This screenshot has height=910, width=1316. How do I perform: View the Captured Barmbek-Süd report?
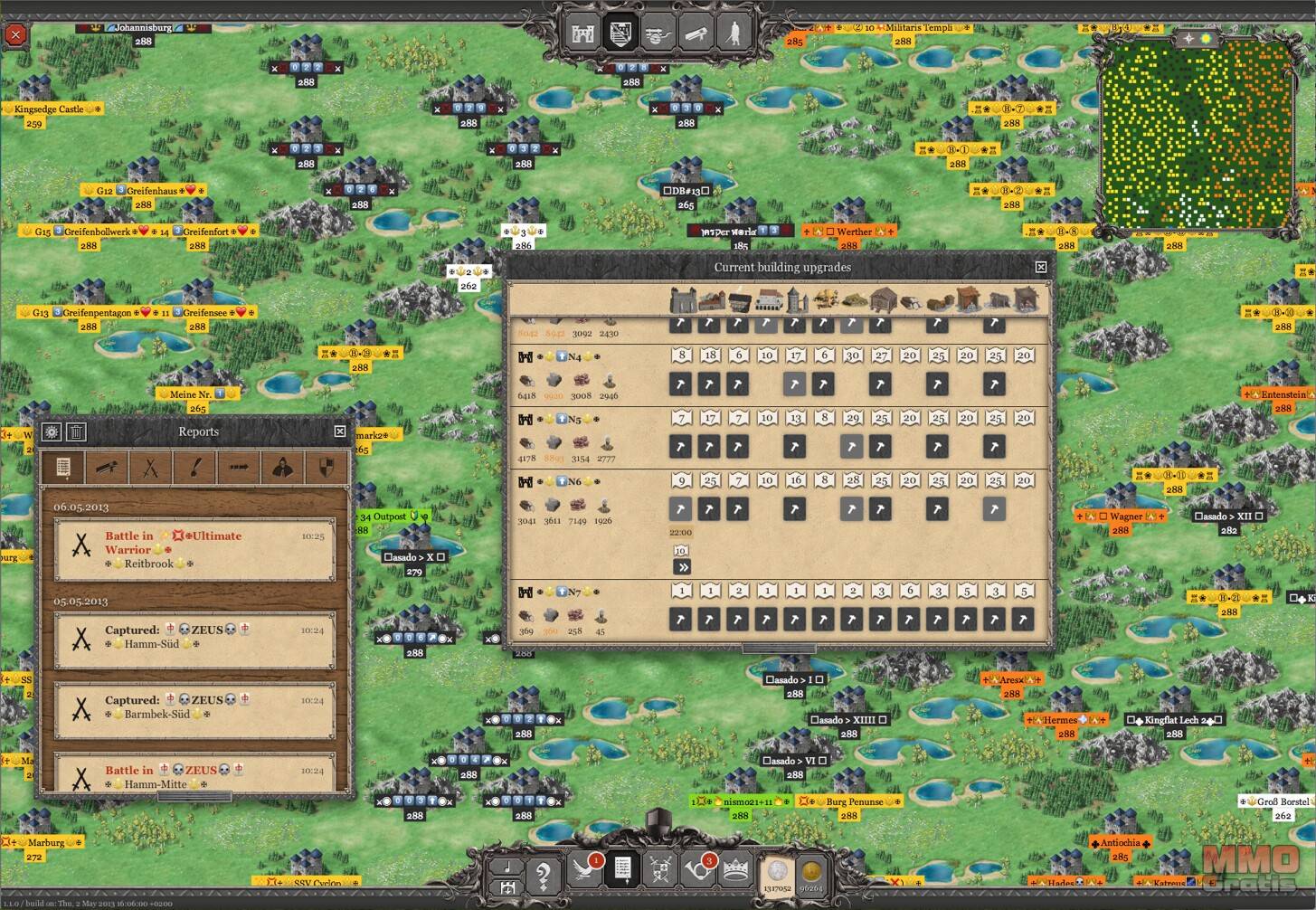[194, 707]
